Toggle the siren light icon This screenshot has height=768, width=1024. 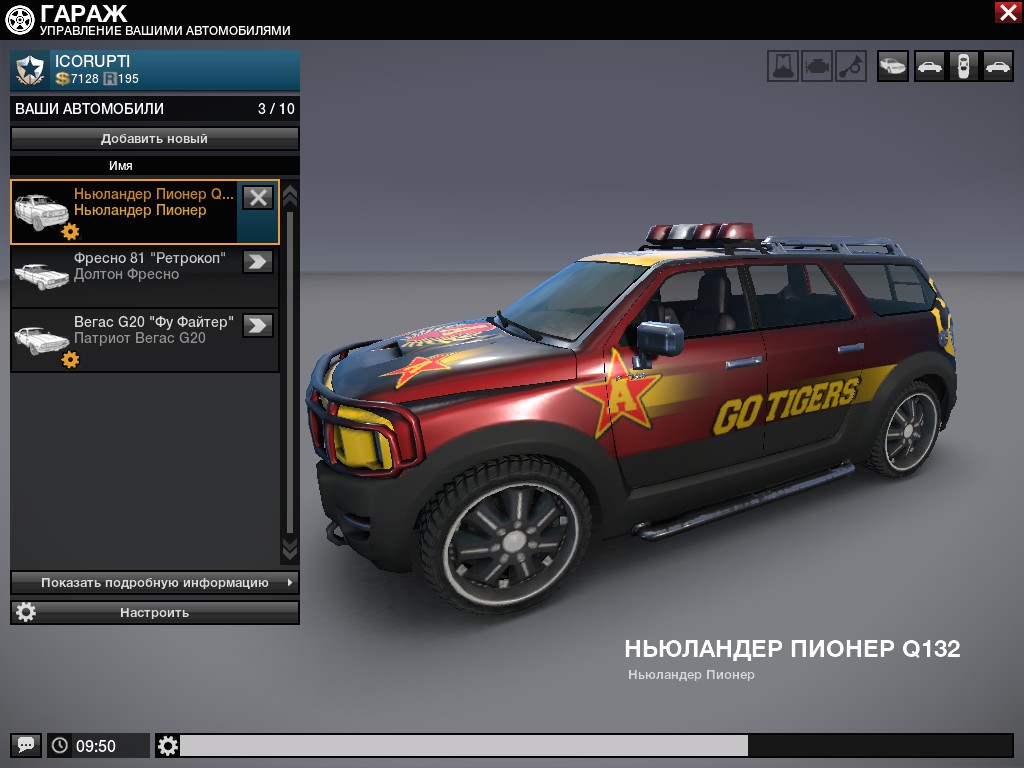[783, 66]
